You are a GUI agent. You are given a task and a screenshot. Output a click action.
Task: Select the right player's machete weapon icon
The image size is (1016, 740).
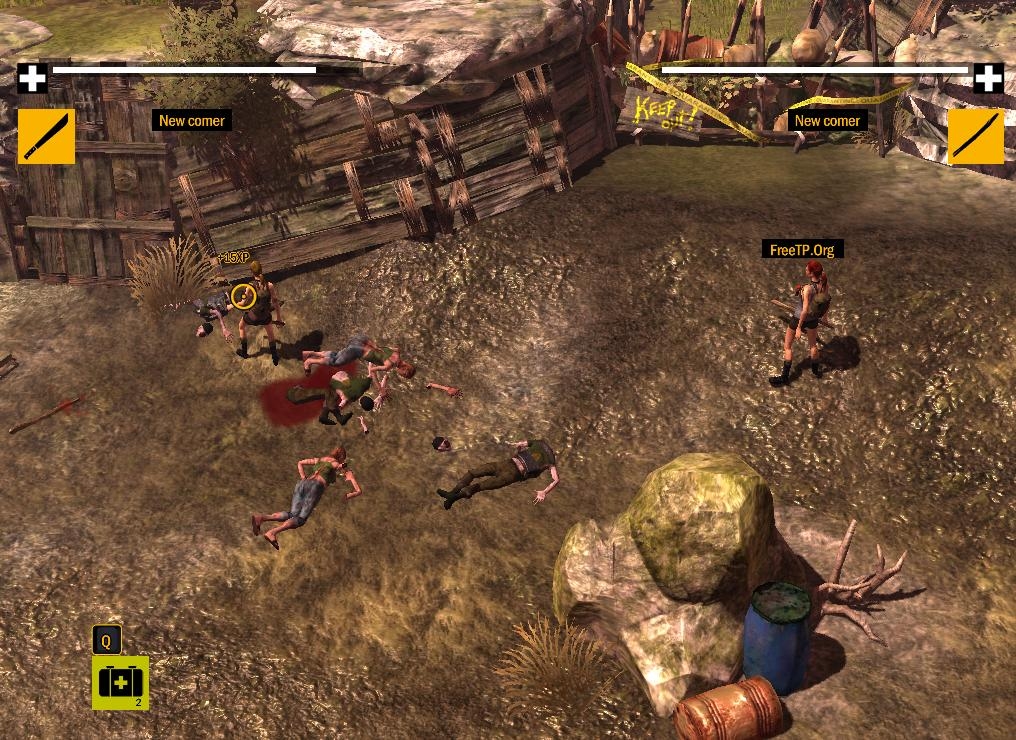pos(975,136)
